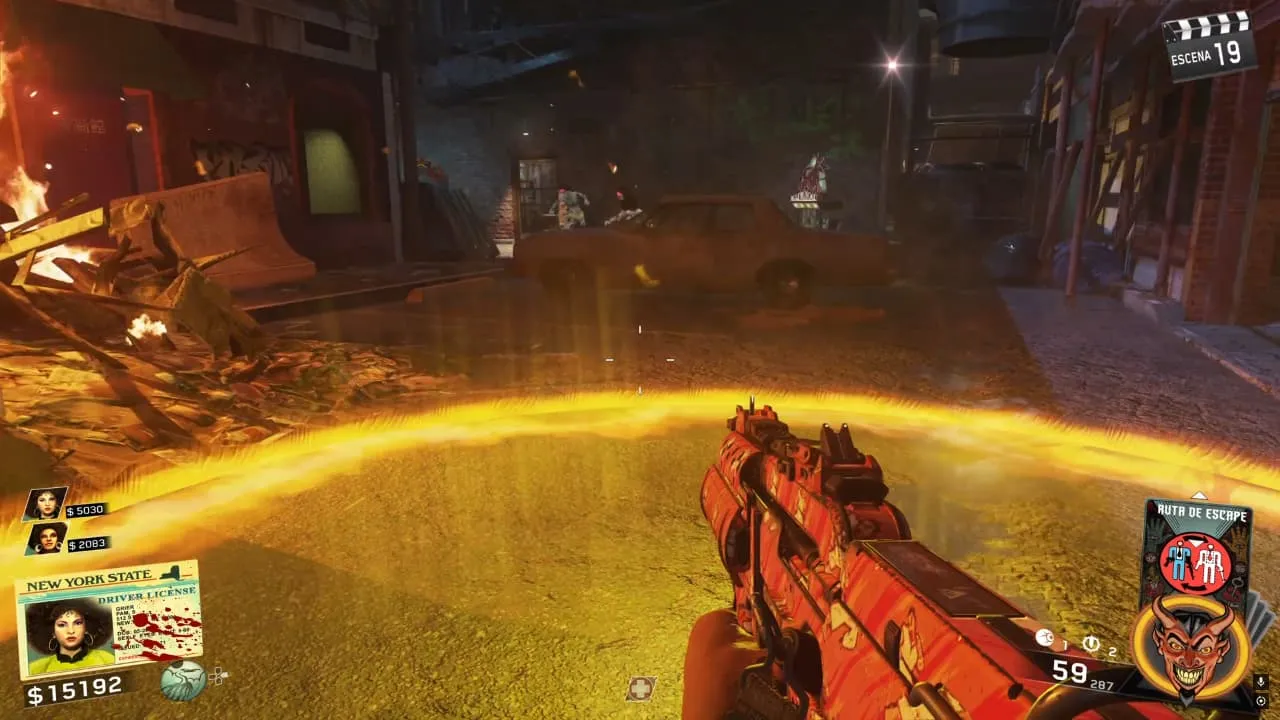Click the medical cross icon

640,688
